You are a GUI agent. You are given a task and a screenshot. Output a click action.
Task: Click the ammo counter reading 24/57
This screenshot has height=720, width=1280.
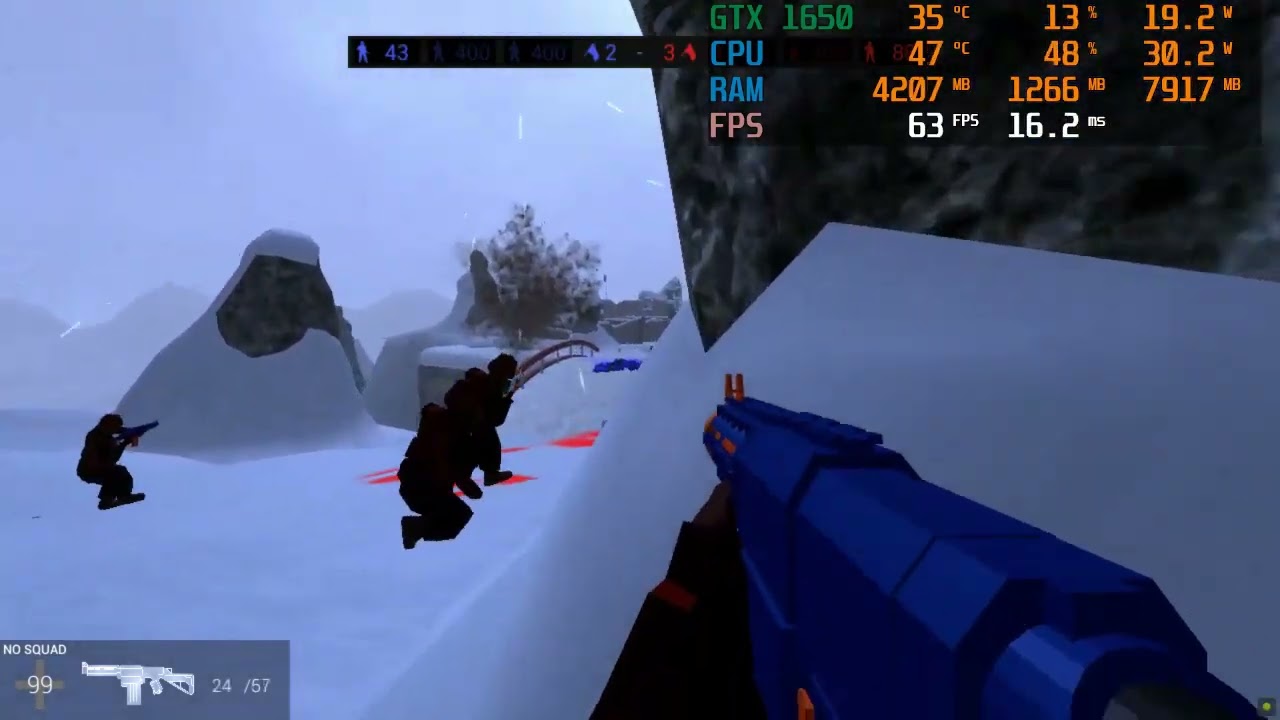coord(242,686)
